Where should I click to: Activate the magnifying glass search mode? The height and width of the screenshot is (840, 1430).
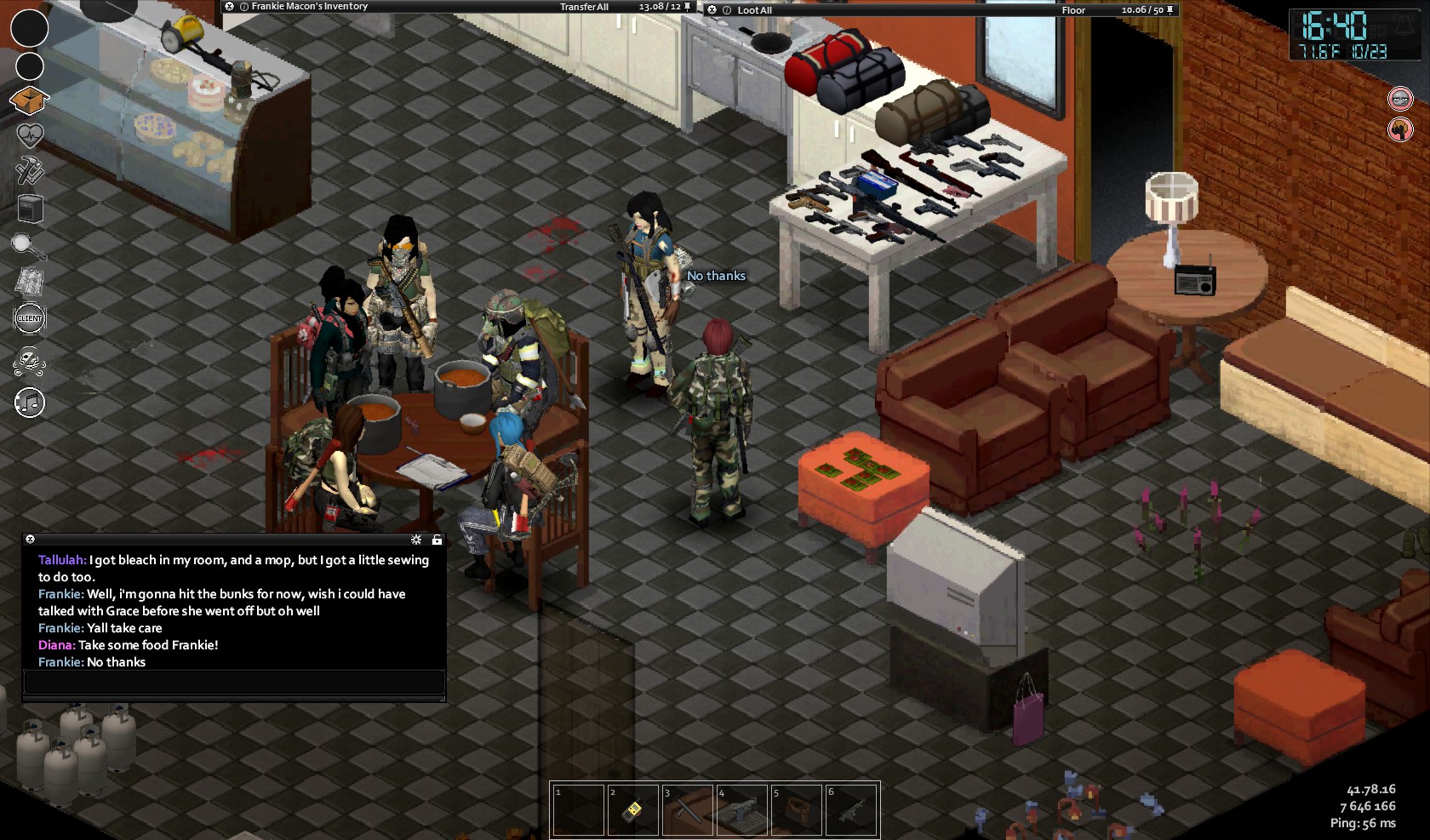click(x=28, y=246)
